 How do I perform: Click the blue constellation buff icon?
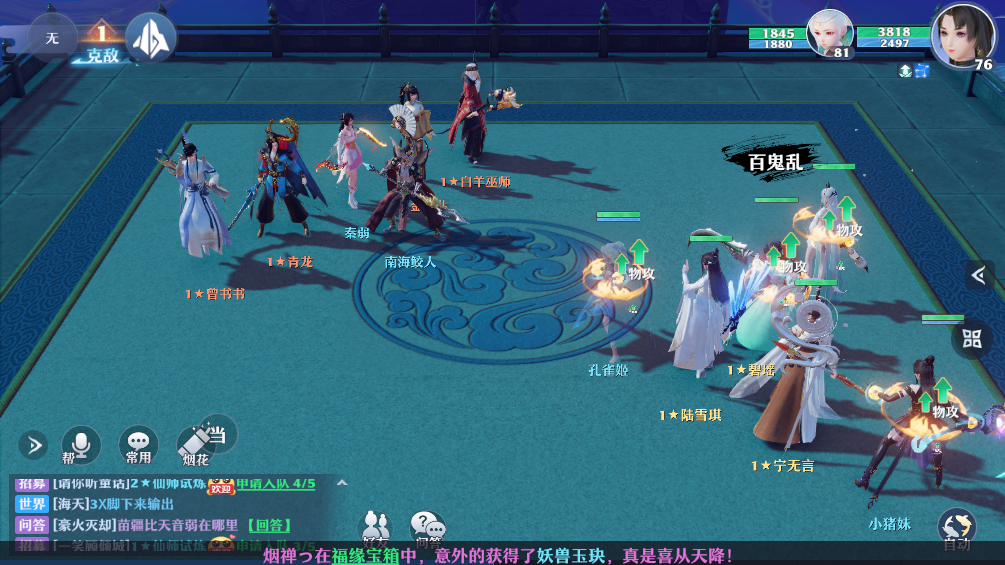[921, 70]
